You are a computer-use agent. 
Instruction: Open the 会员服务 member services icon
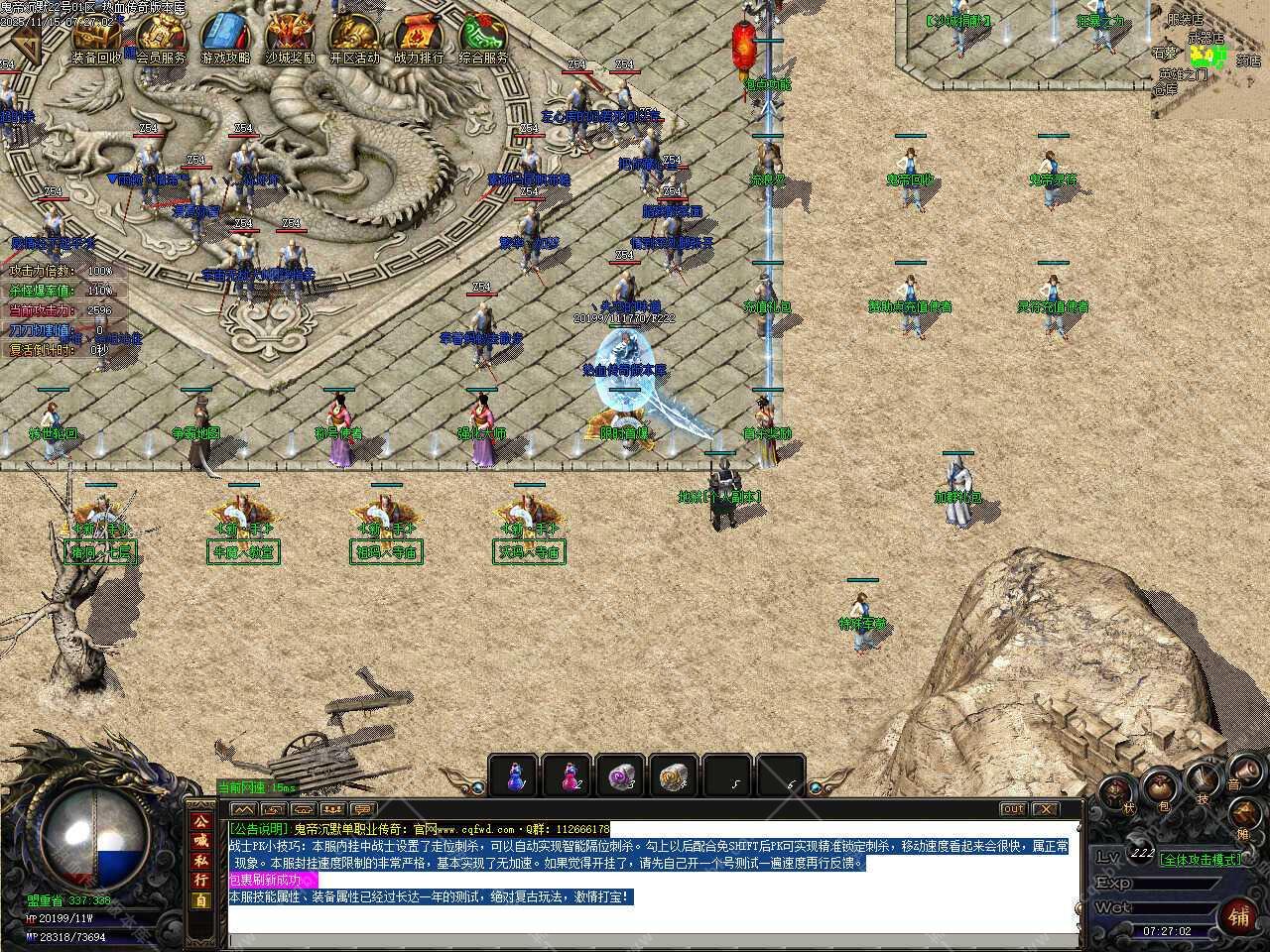pos(161,40)
